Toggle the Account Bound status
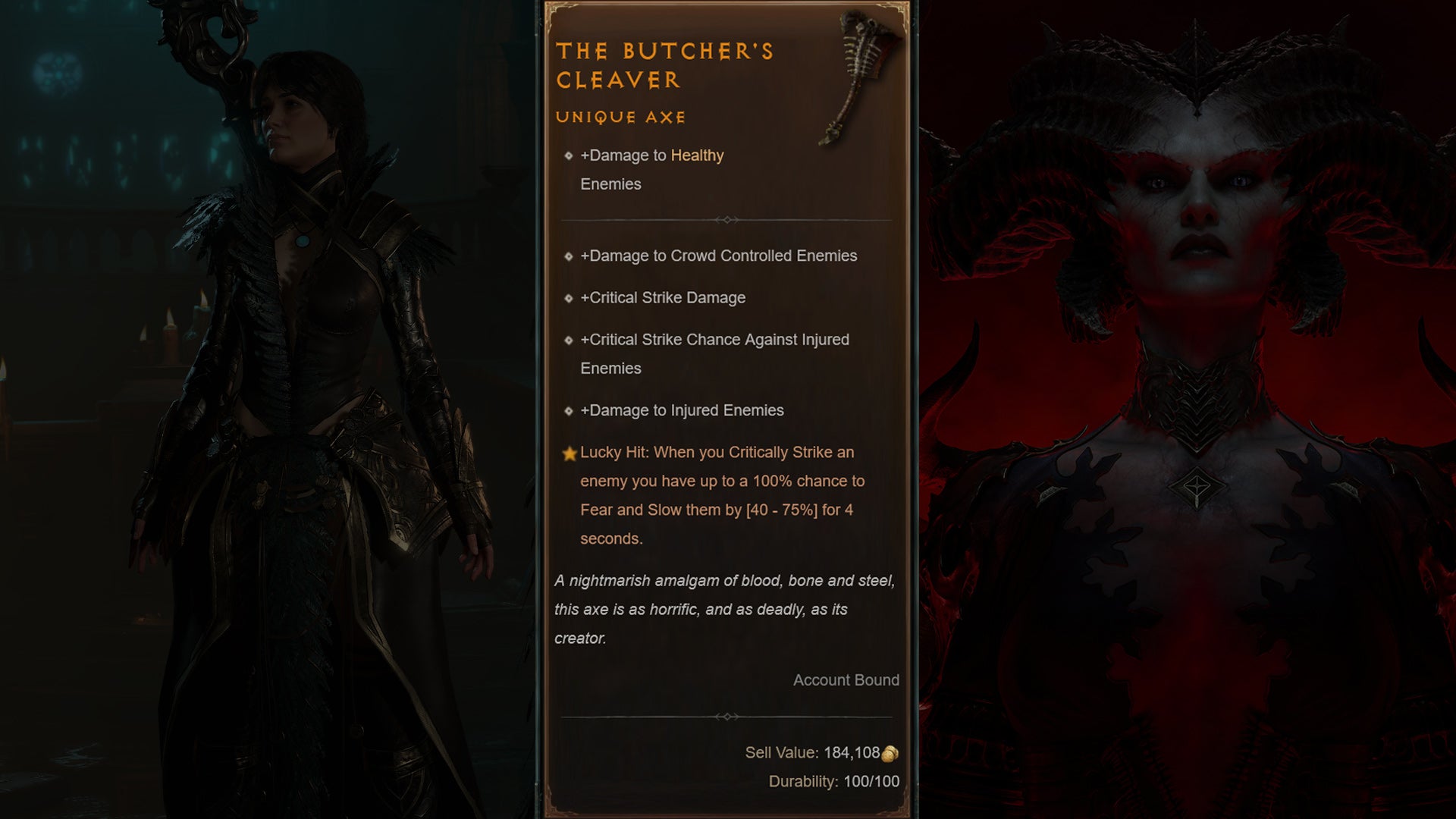Screen dimensions: 1456x819 tap(845, 680)
